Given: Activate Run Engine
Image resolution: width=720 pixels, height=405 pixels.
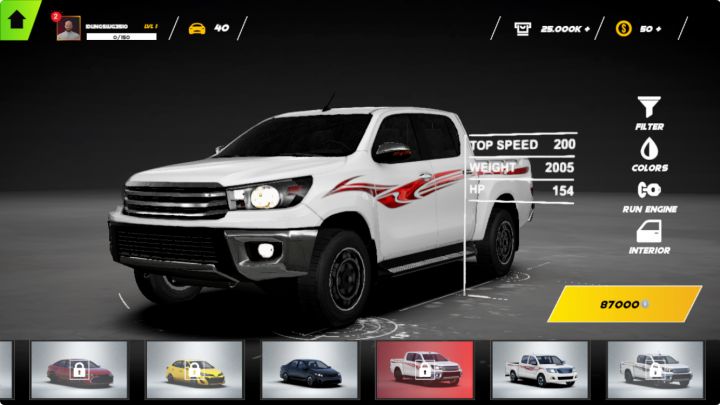Looking at the screenshot, I should tap(649, 194).
